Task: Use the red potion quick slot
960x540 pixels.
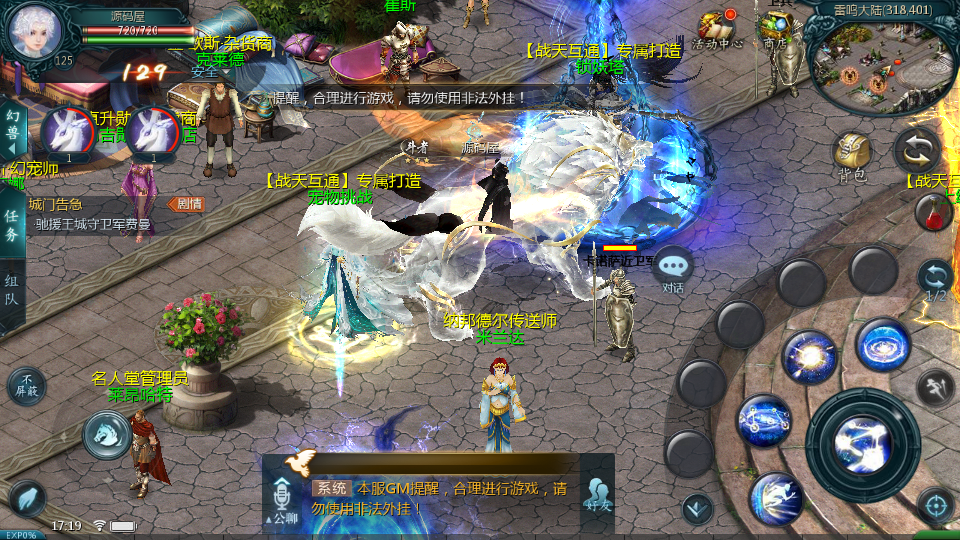Action: pyautogui.click(x=932, y=211)
